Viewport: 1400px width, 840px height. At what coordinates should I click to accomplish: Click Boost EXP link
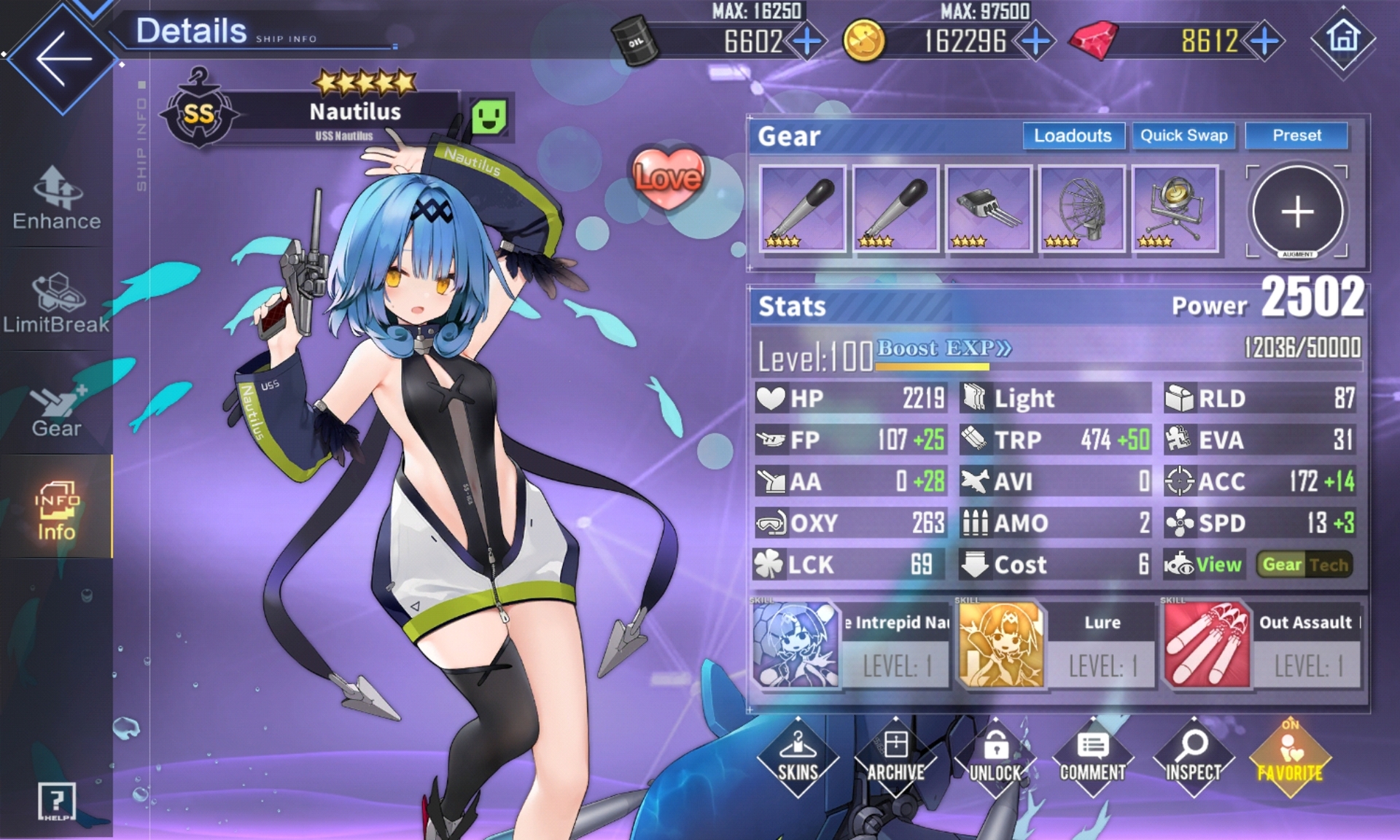tap(944, 349)
